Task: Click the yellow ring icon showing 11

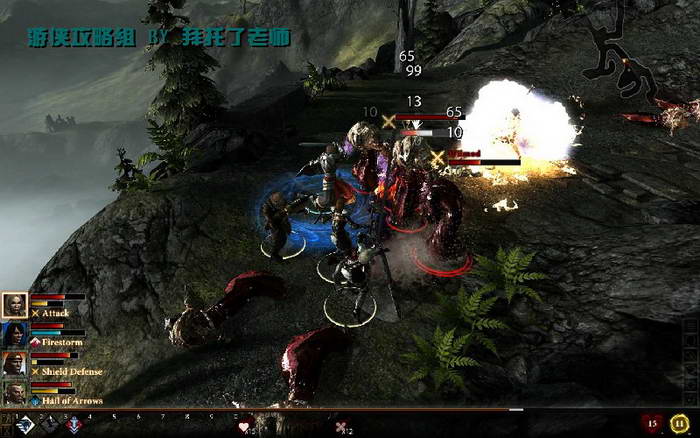Action: pyautogui.click(x=681, y=423)
